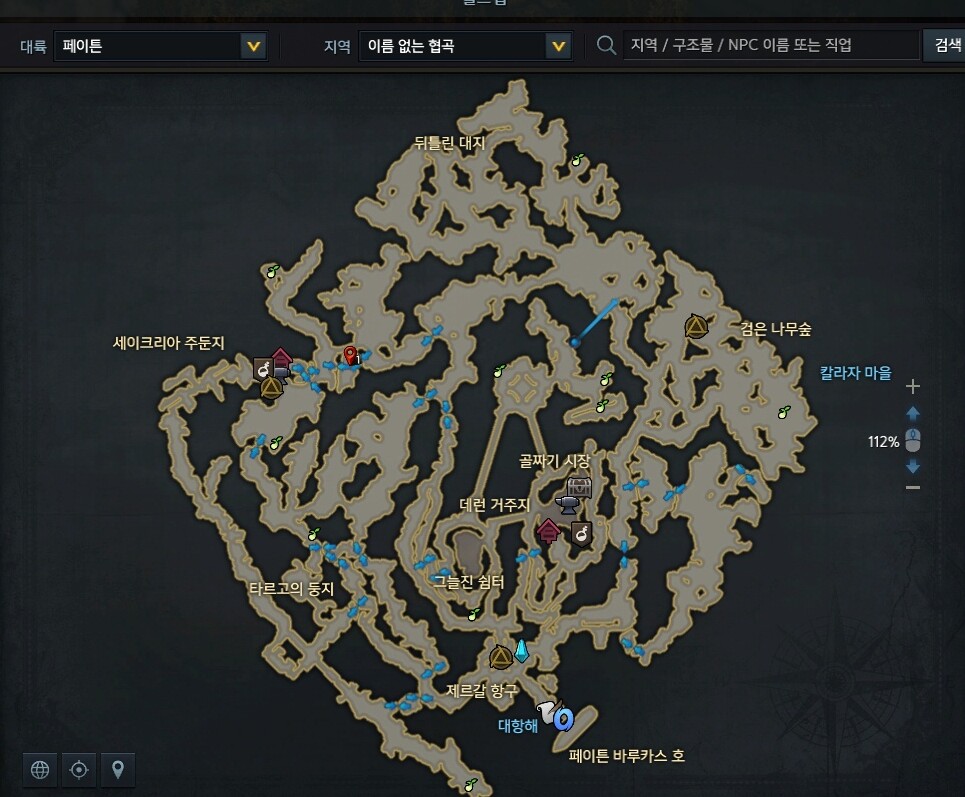Click the location pin button
Viewport: 965px width, 797px height.
point(118,769)
